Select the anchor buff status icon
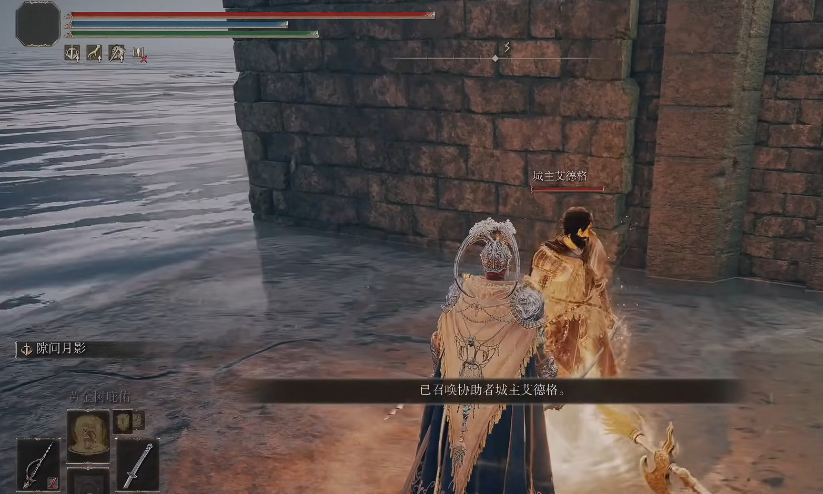 click(x=73, y=53)
